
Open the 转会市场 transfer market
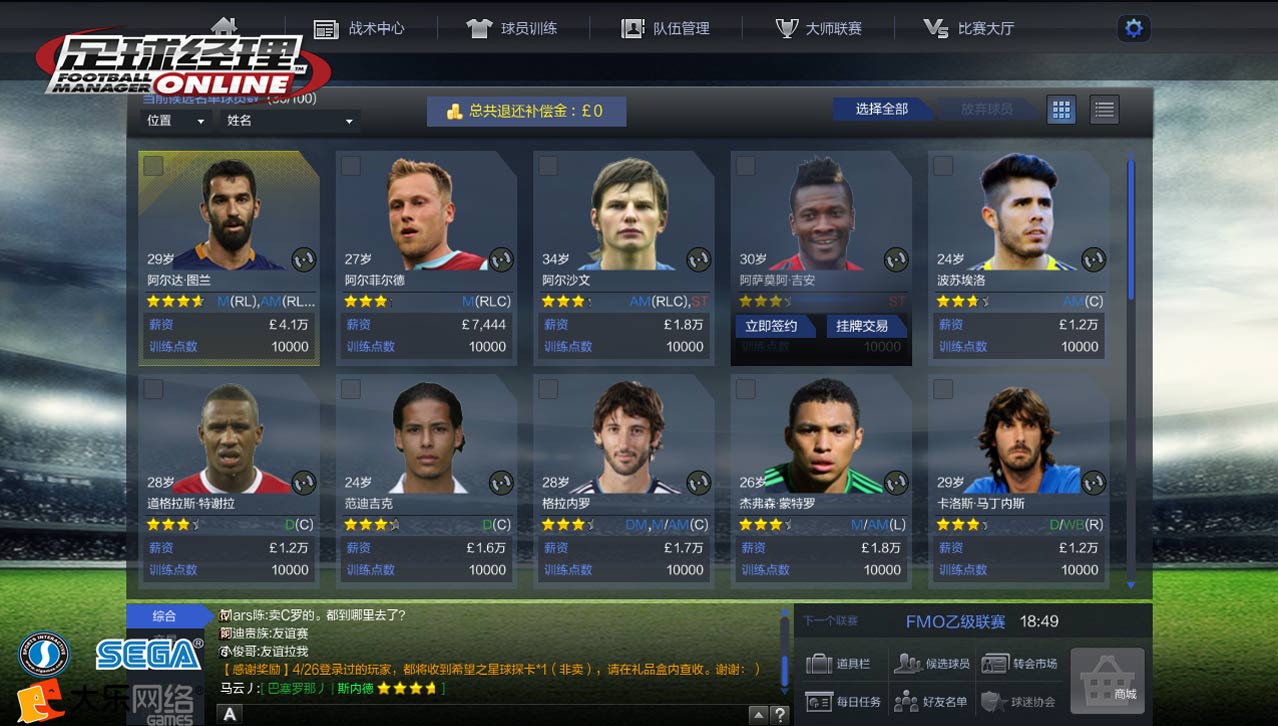(x=1020, y=663)
